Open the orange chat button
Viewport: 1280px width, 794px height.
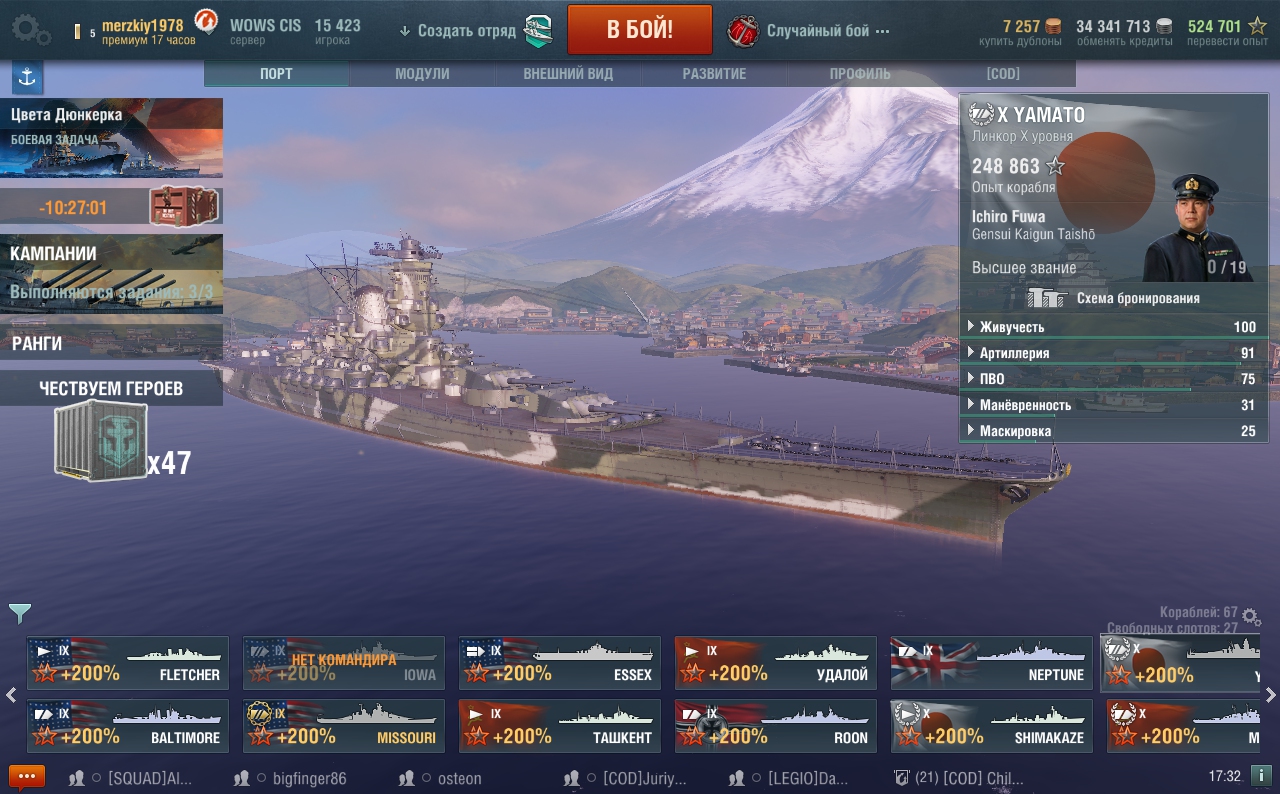click(x=27, y=777)
